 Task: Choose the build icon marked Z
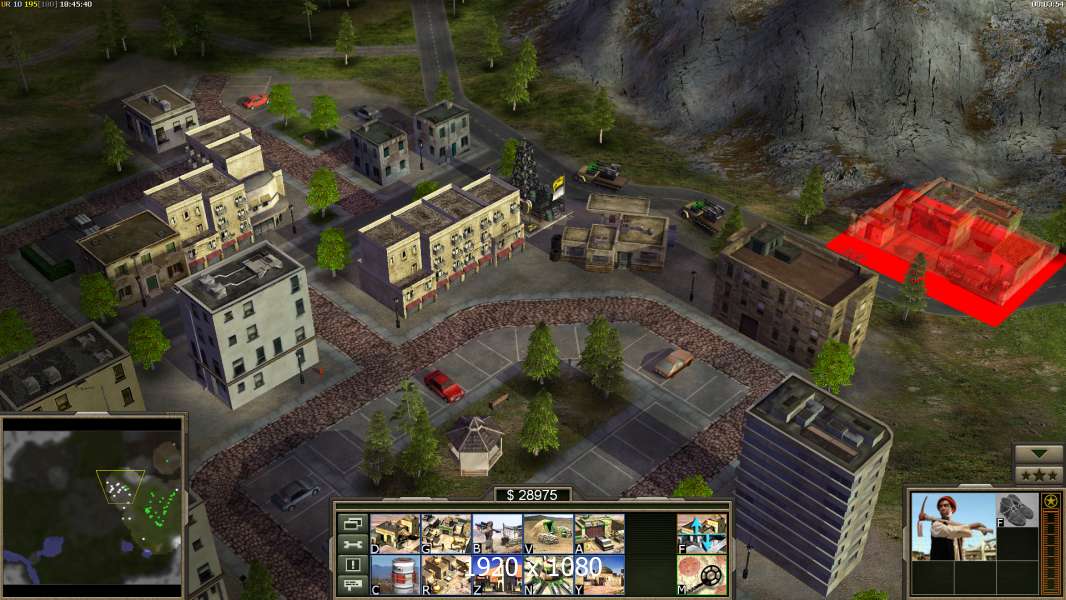coord(497,574)
